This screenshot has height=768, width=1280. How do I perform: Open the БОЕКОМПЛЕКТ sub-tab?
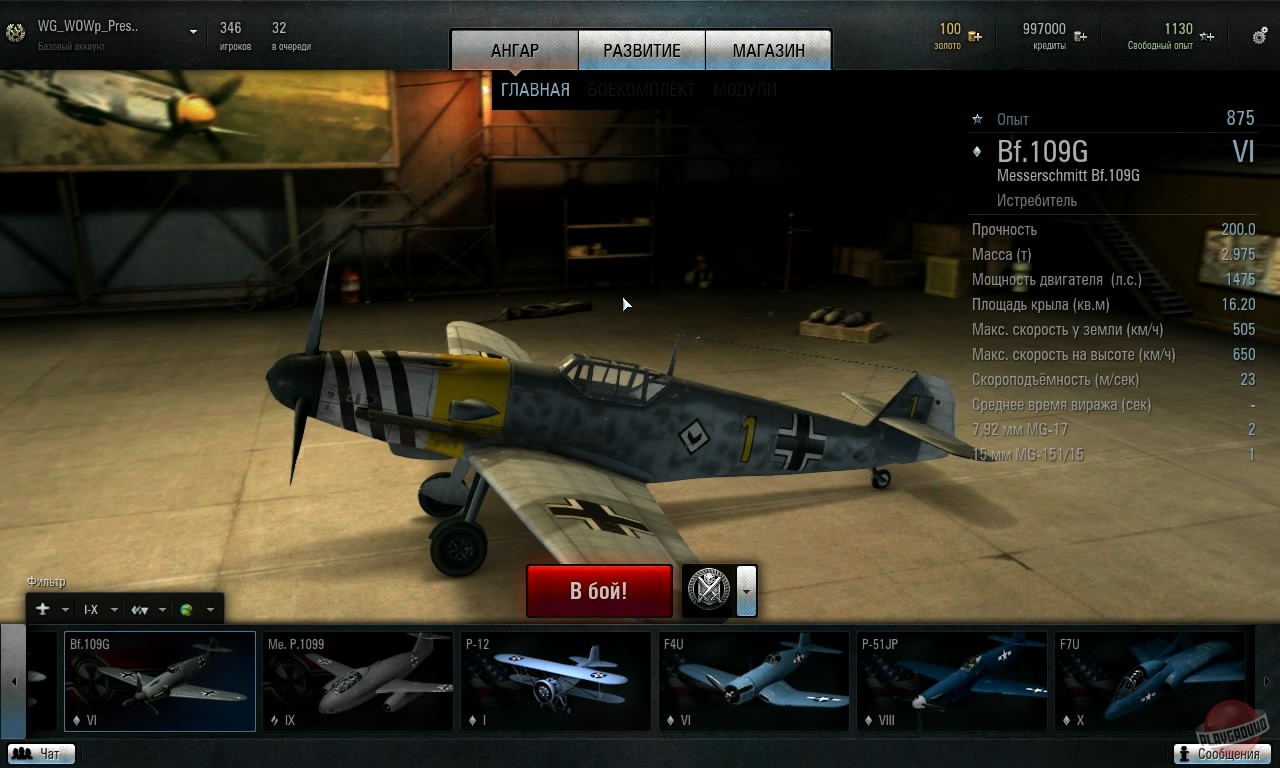coord(641,90)
